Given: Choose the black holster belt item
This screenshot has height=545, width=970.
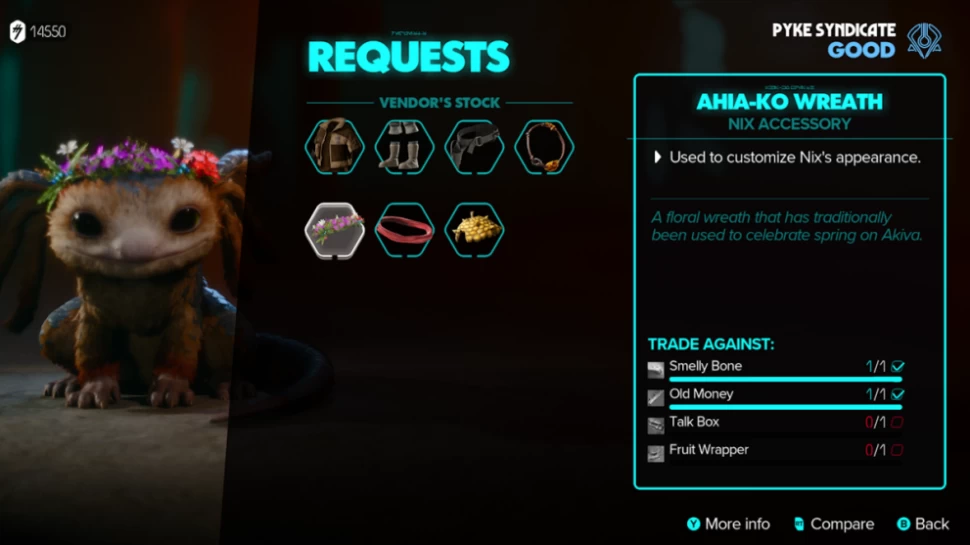Looking at the screenshot, I should click(474, 147).
